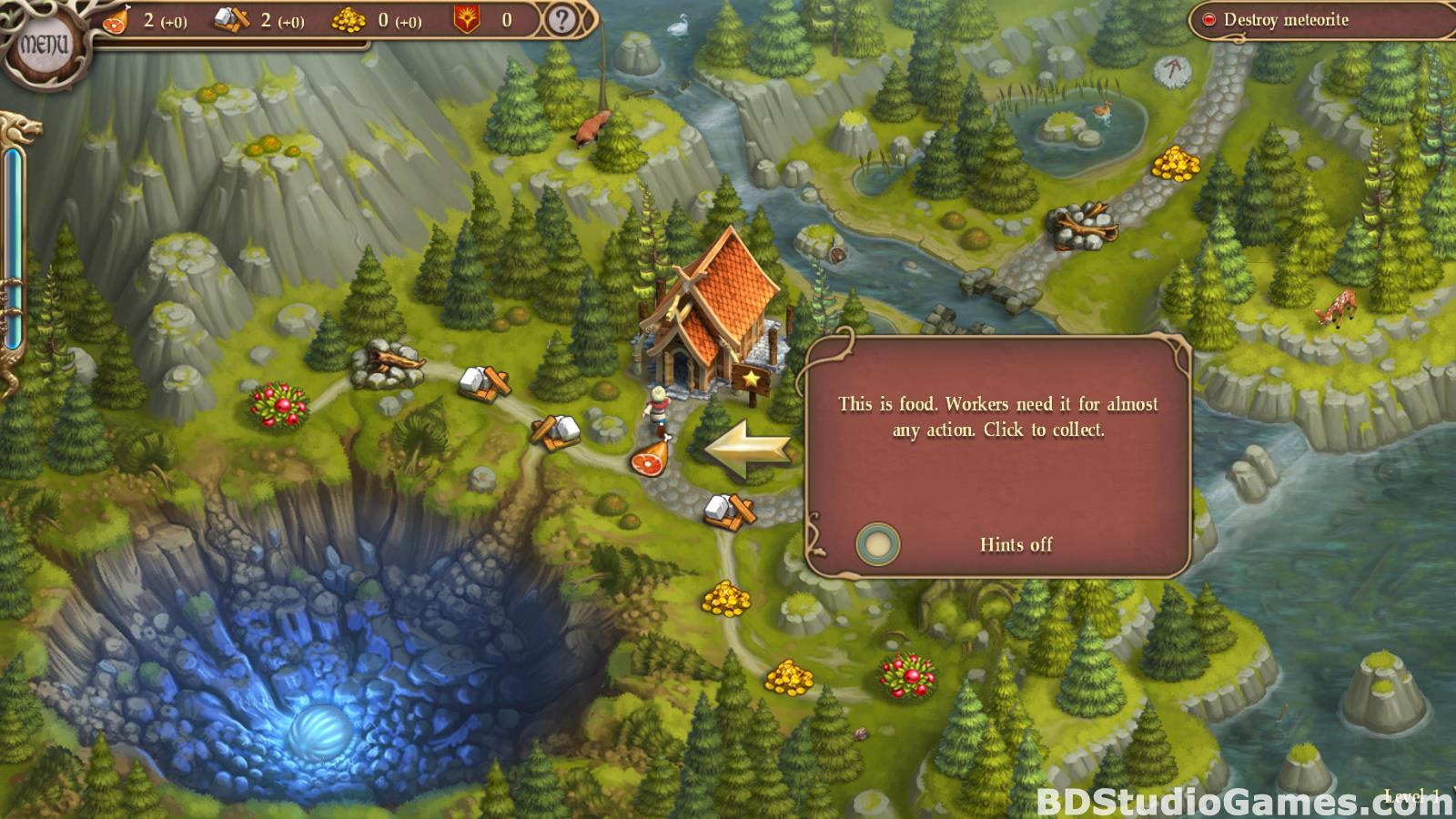This screenshot has width=1456, height=819.
Task: Toggle the Hints off checkbox
Action: pyautogui.click(x=877, y=545)
